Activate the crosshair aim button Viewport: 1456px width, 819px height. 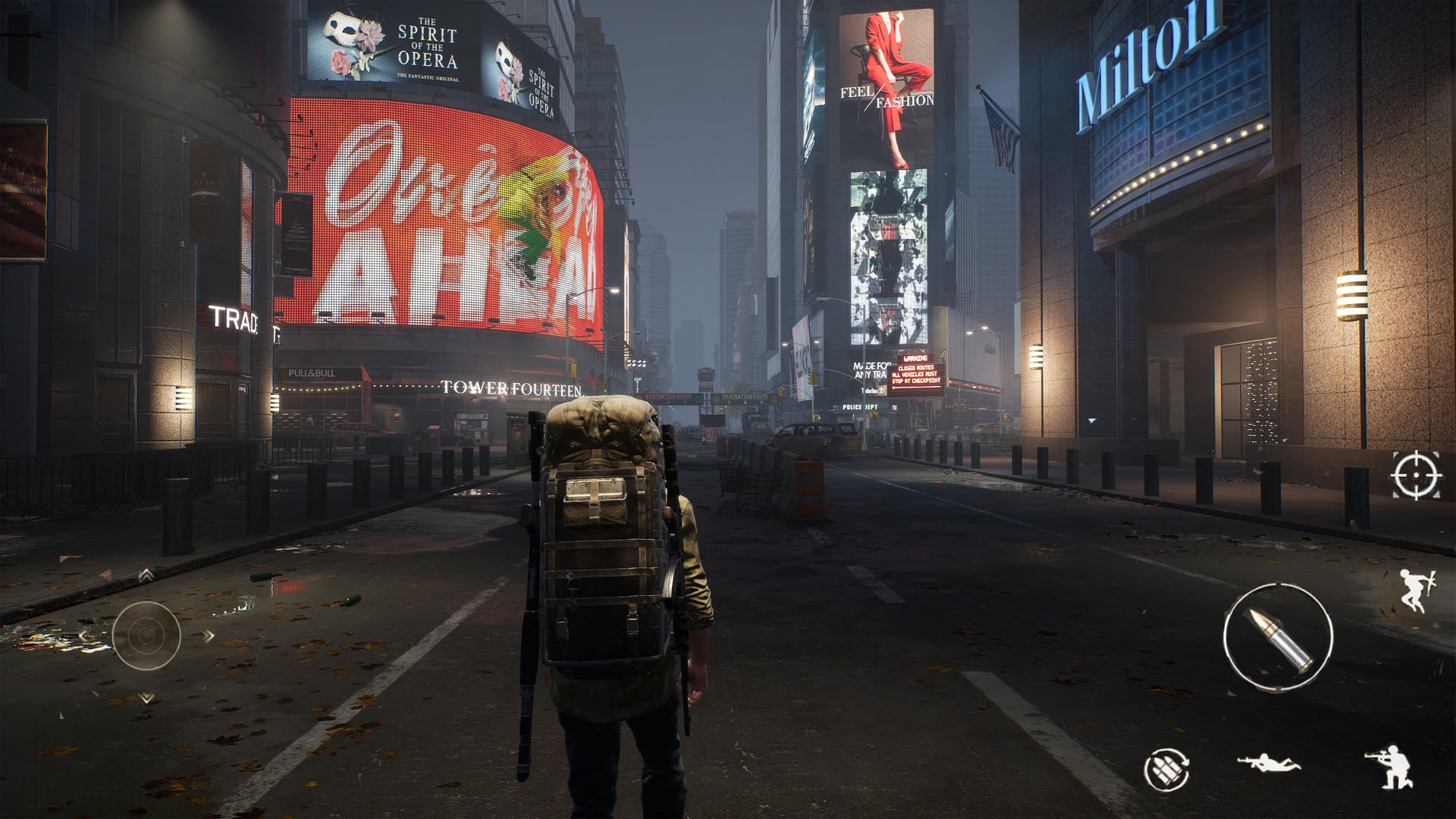1417,475
